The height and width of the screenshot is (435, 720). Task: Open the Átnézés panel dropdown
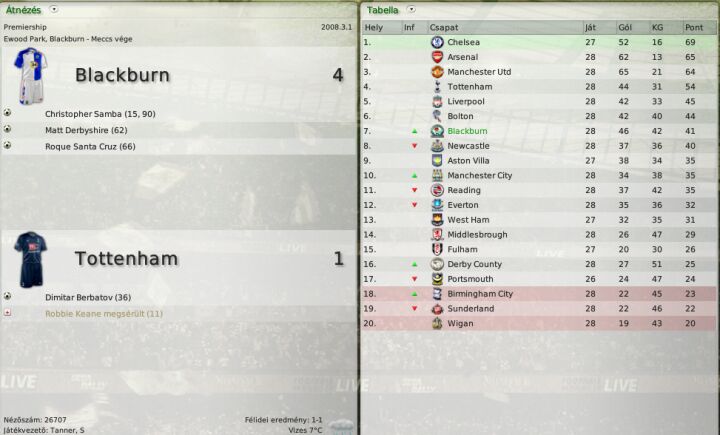53,9
